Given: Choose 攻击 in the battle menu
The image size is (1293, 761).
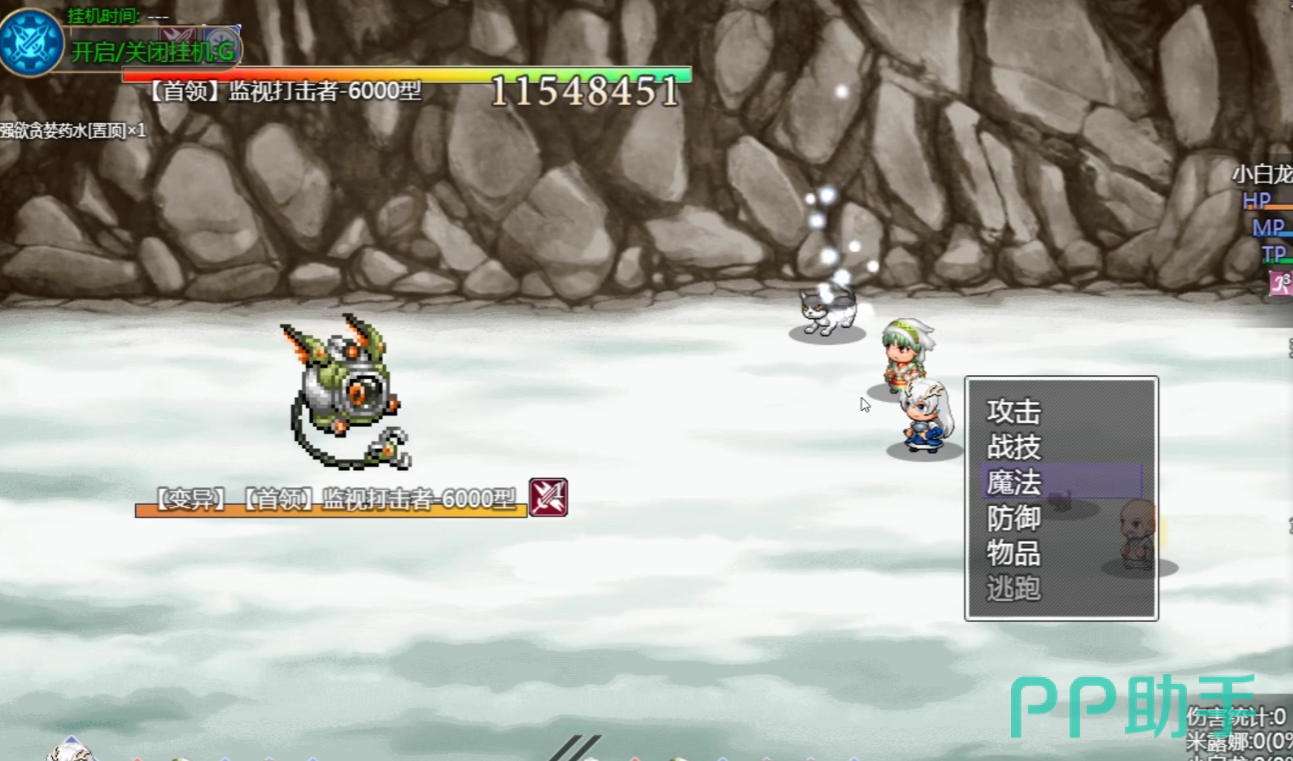Looking at the screenshot, I should coord(1014,412).
